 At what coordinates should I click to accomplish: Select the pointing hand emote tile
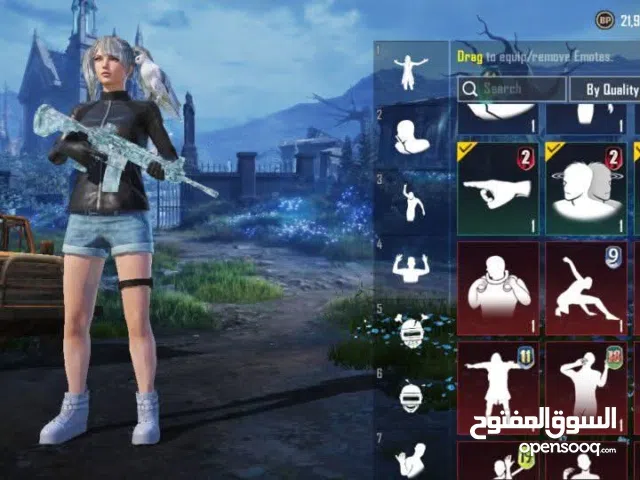pyautogui.click(x=496, y=188)
